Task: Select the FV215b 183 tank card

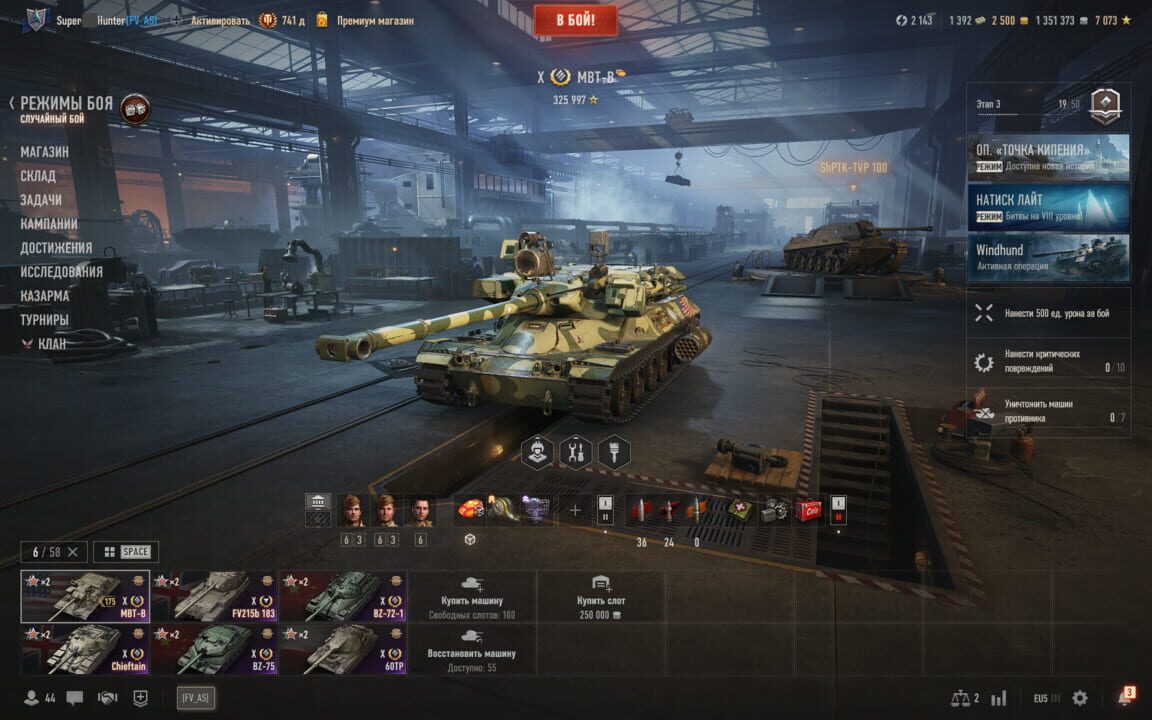Action: pos(214,597)
